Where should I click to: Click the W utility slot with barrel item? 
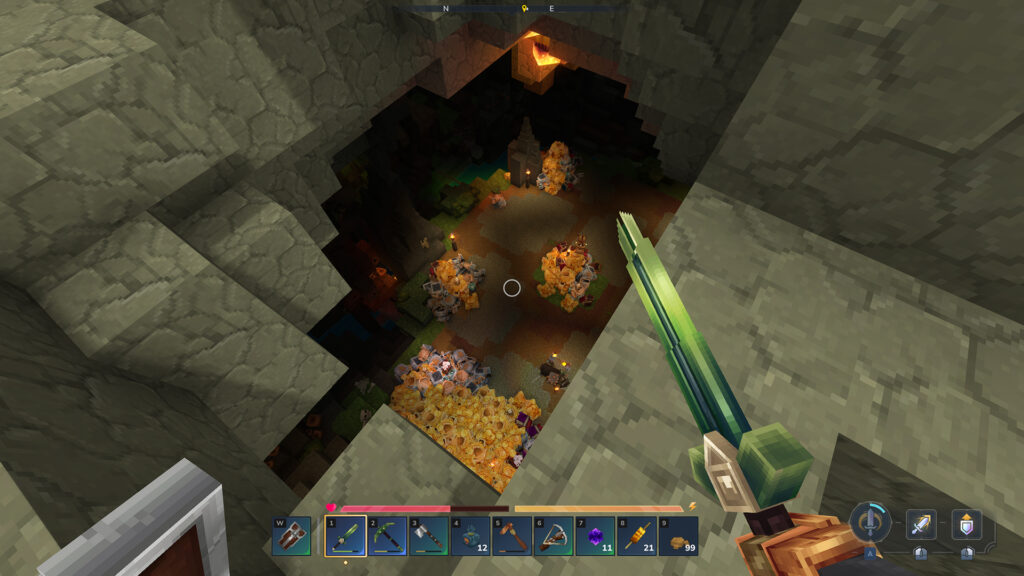[291, 536]
